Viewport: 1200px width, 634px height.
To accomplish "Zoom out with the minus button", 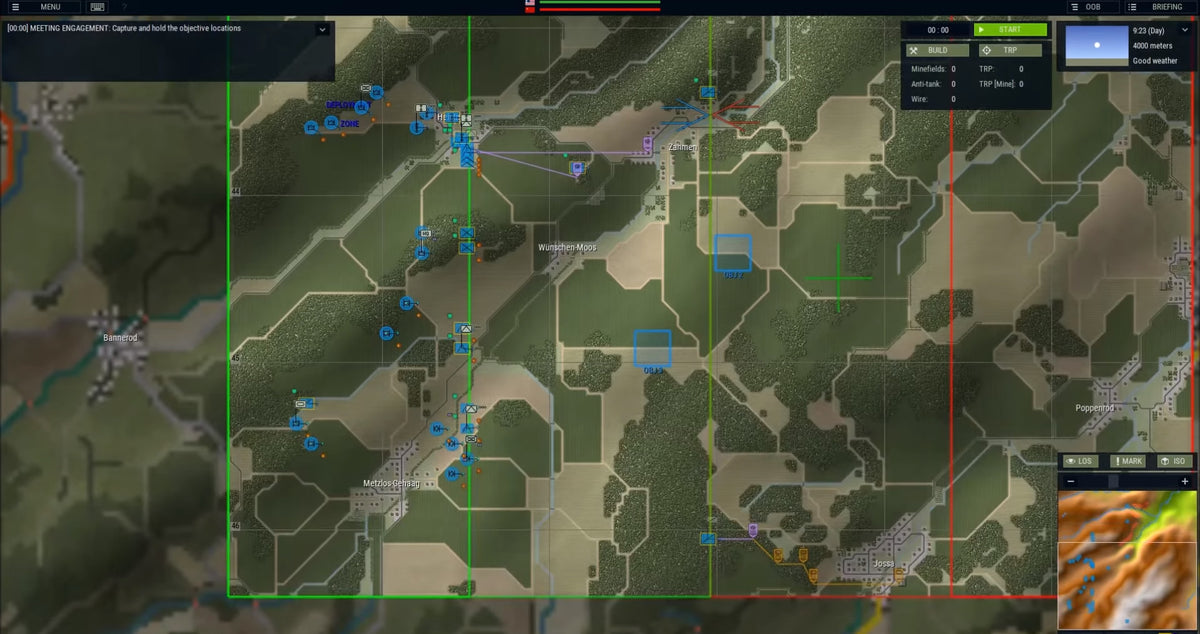I will (1071, 481).
